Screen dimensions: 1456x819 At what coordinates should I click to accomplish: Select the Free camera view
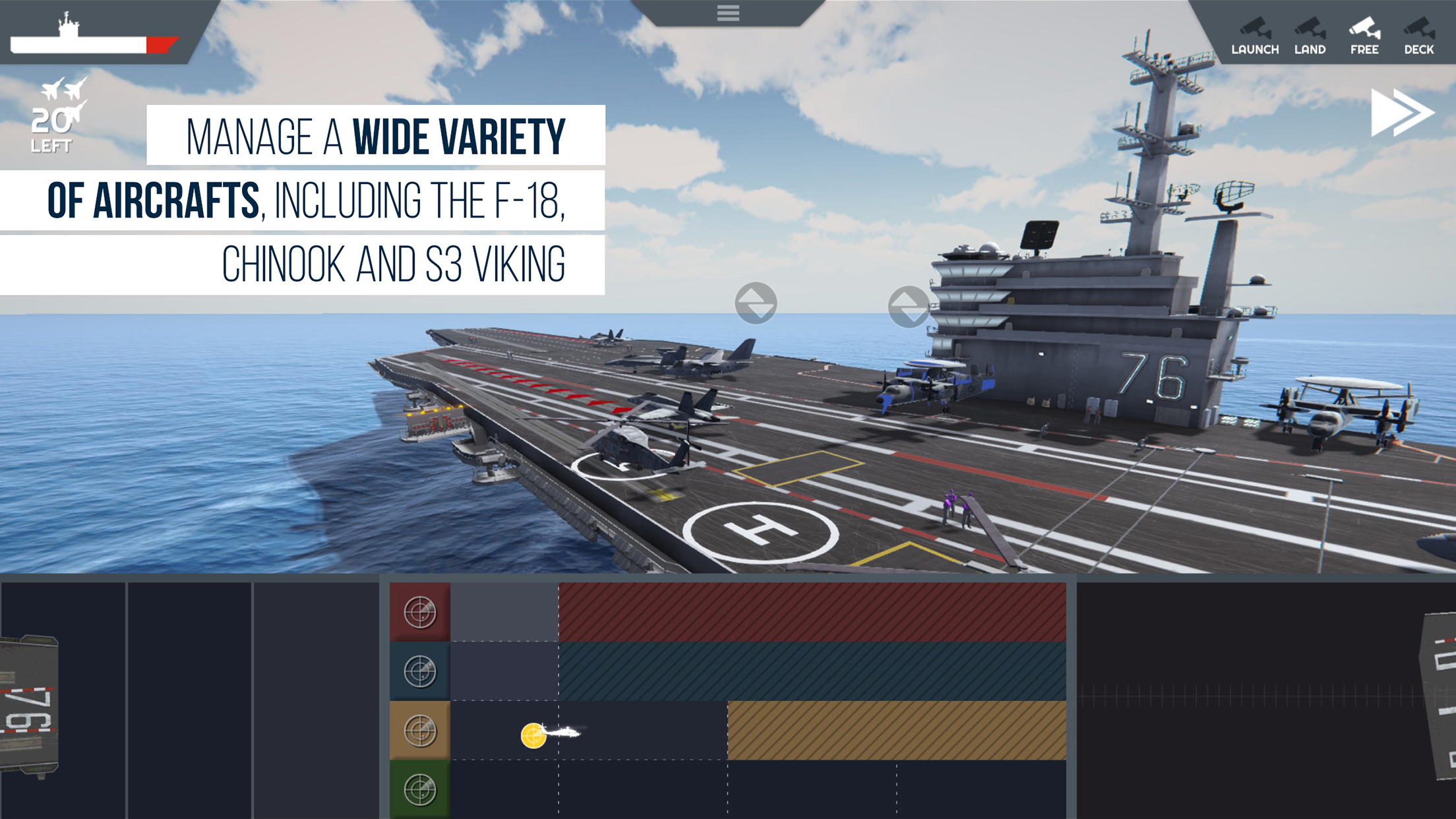tap(1364, 36)
